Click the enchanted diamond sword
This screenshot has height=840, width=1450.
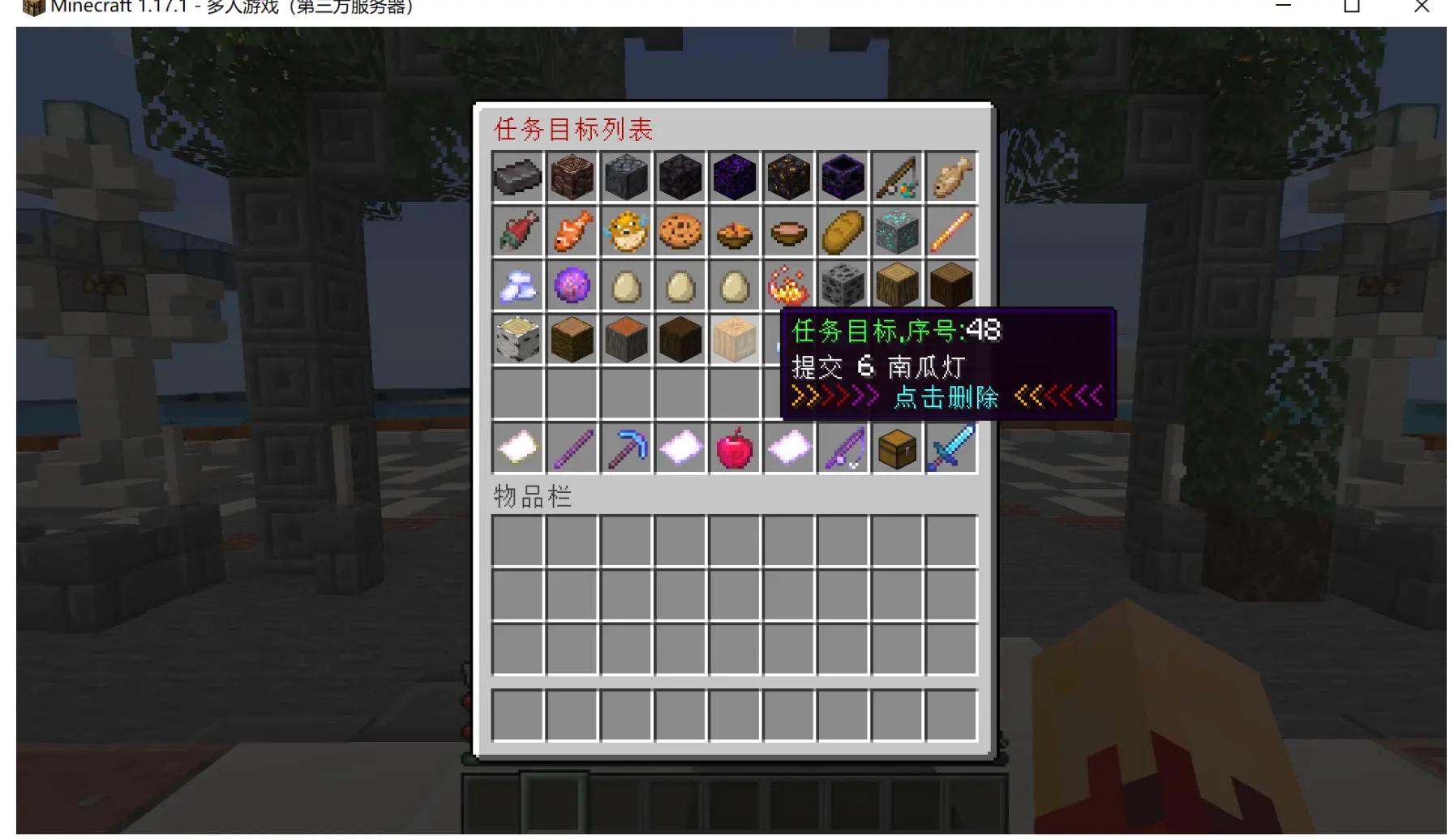pos(951,448)
